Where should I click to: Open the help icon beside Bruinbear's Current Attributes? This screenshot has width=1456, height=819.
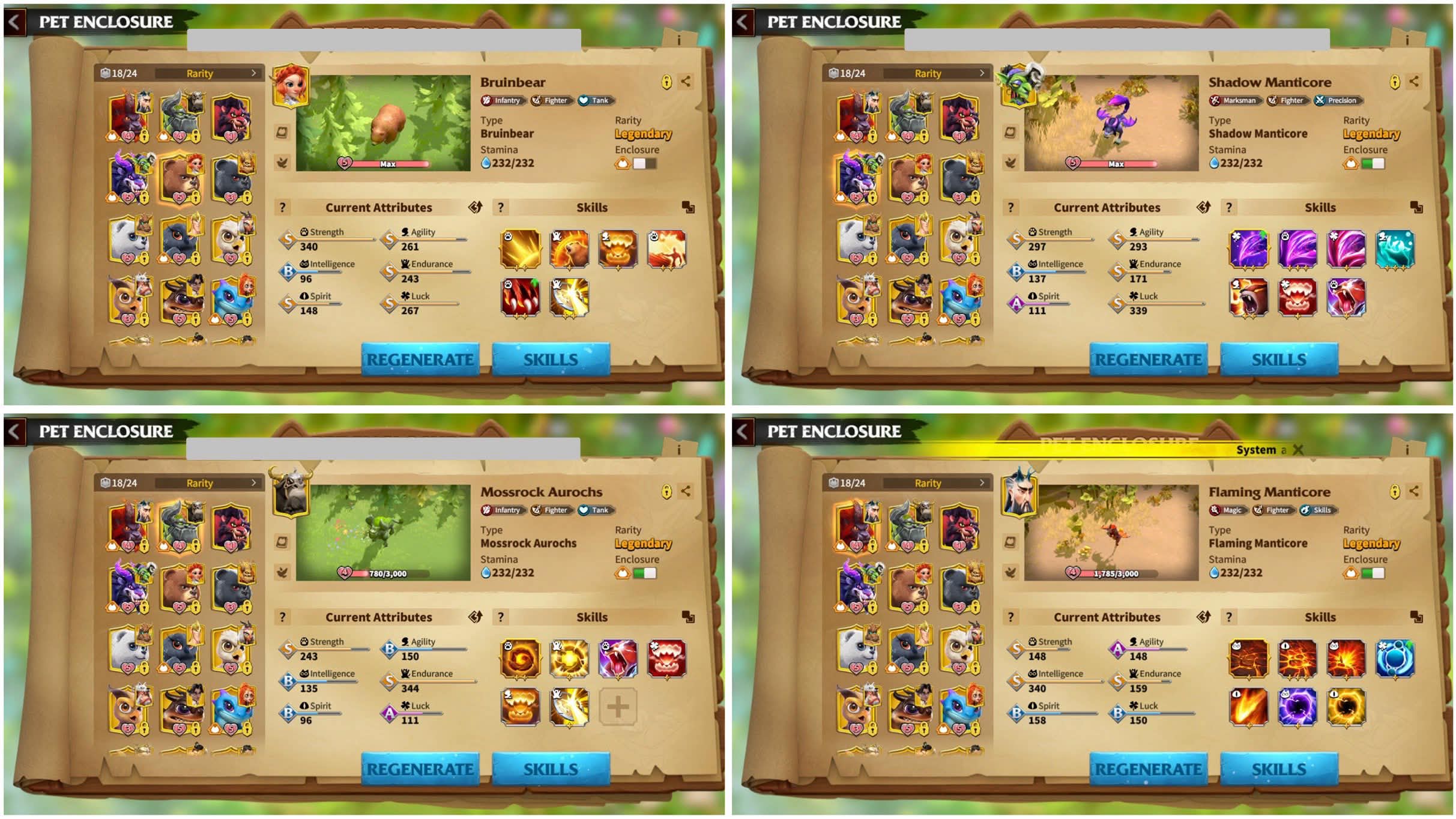tap(283, 208)
